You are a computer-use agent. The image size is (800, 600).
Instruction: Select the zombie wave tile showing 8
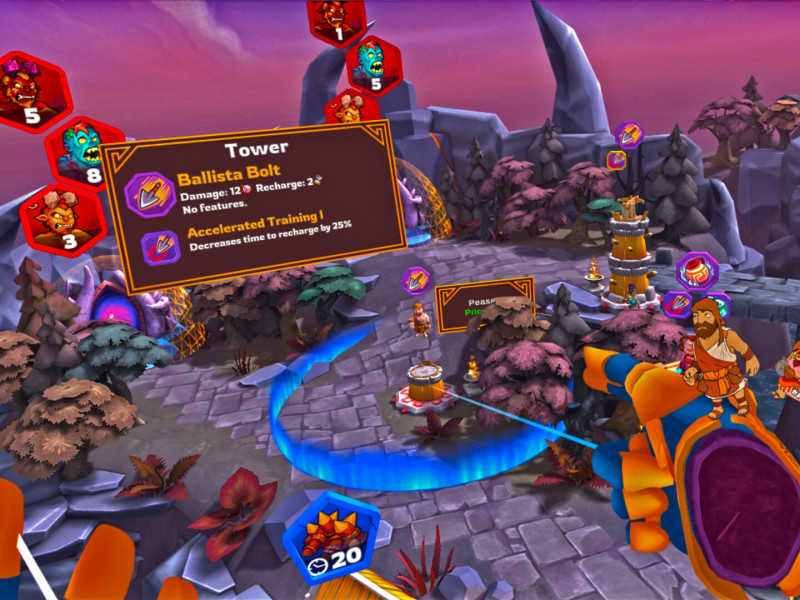[83, 153]
